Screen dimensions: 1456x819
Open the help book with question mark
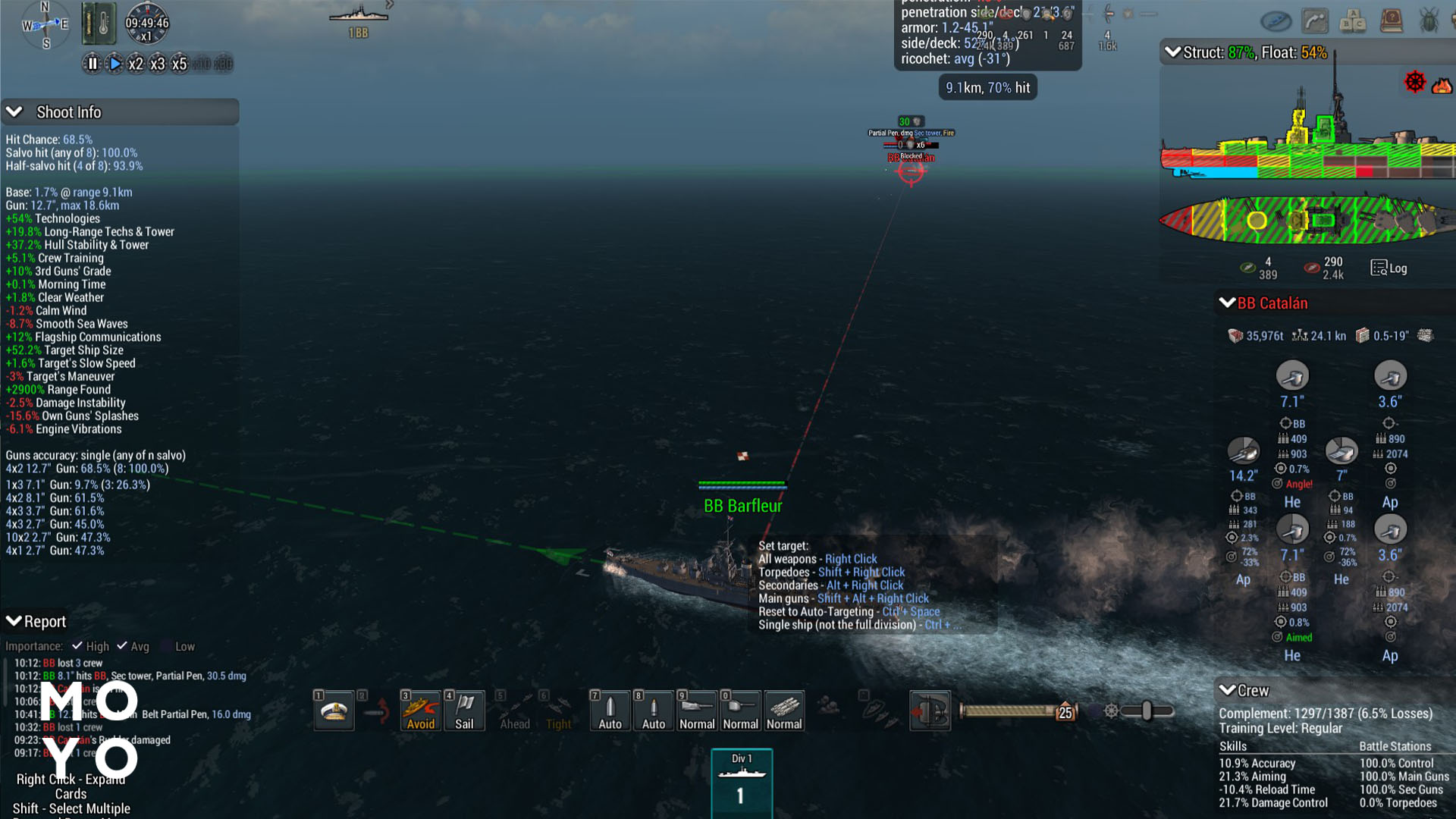coord(1391,20)
